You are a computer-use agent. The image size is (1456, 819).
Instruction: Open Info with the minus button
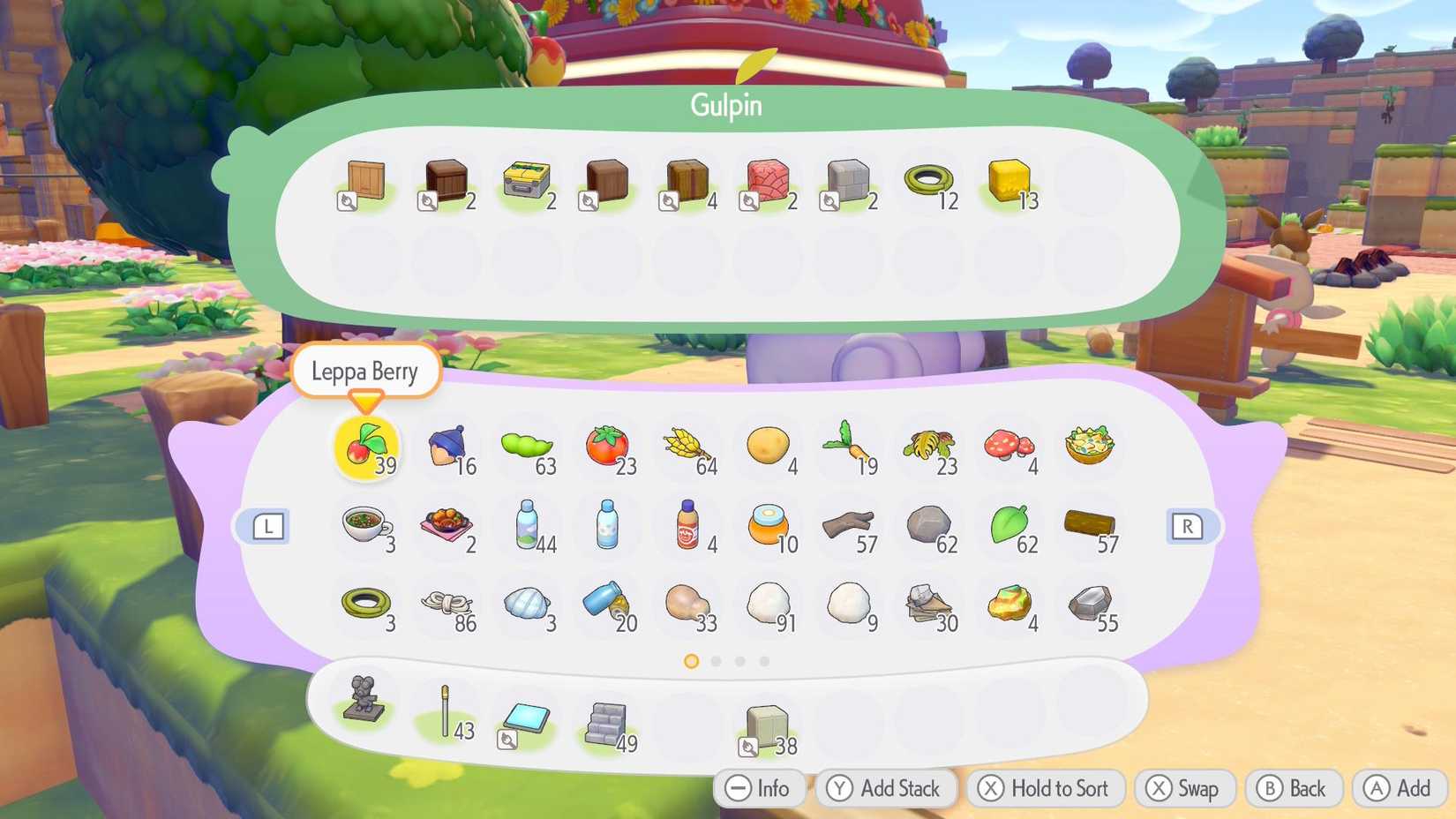759,788
